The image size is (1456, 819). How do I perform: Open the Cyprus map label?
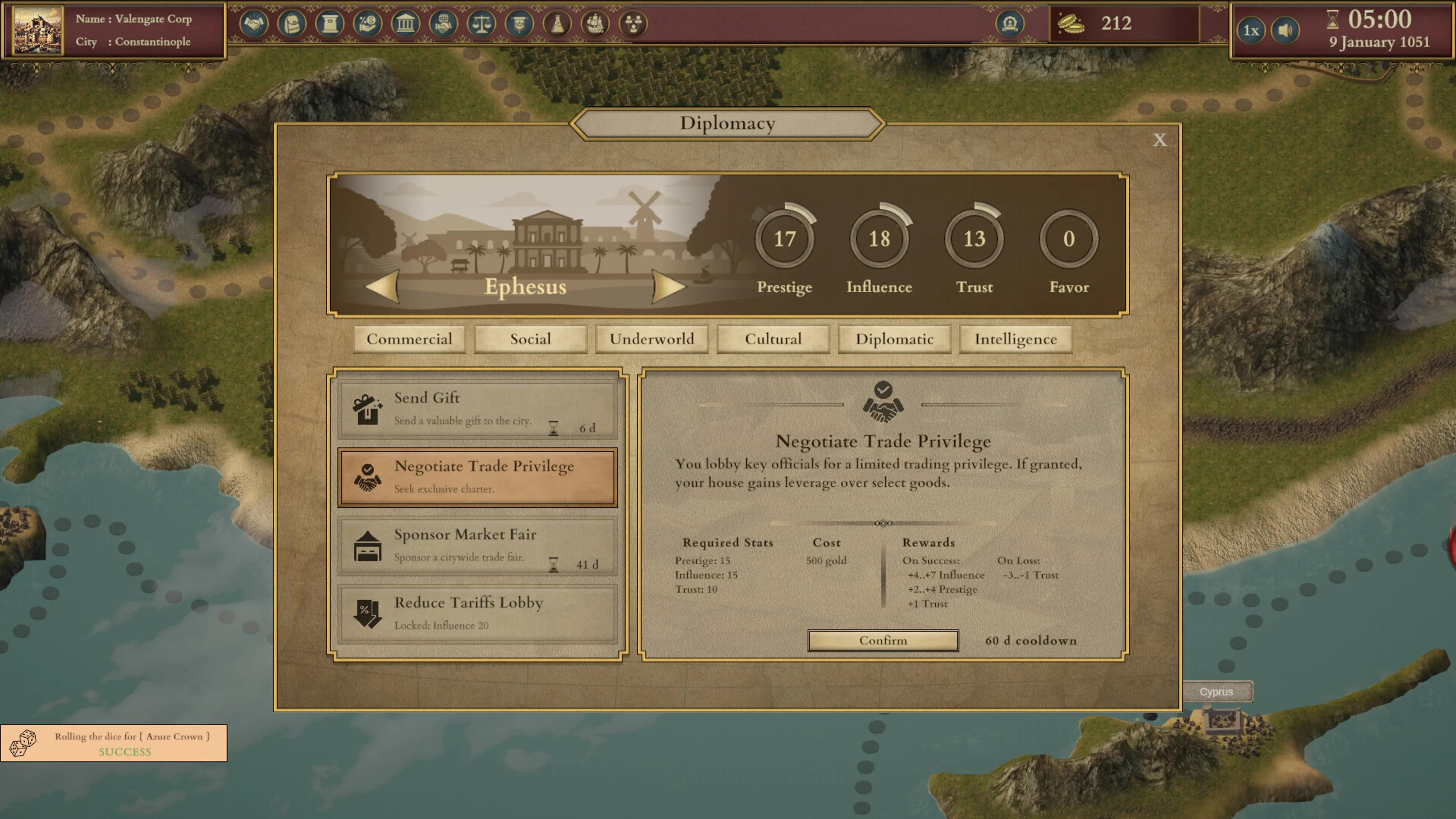coord(1216,692)
